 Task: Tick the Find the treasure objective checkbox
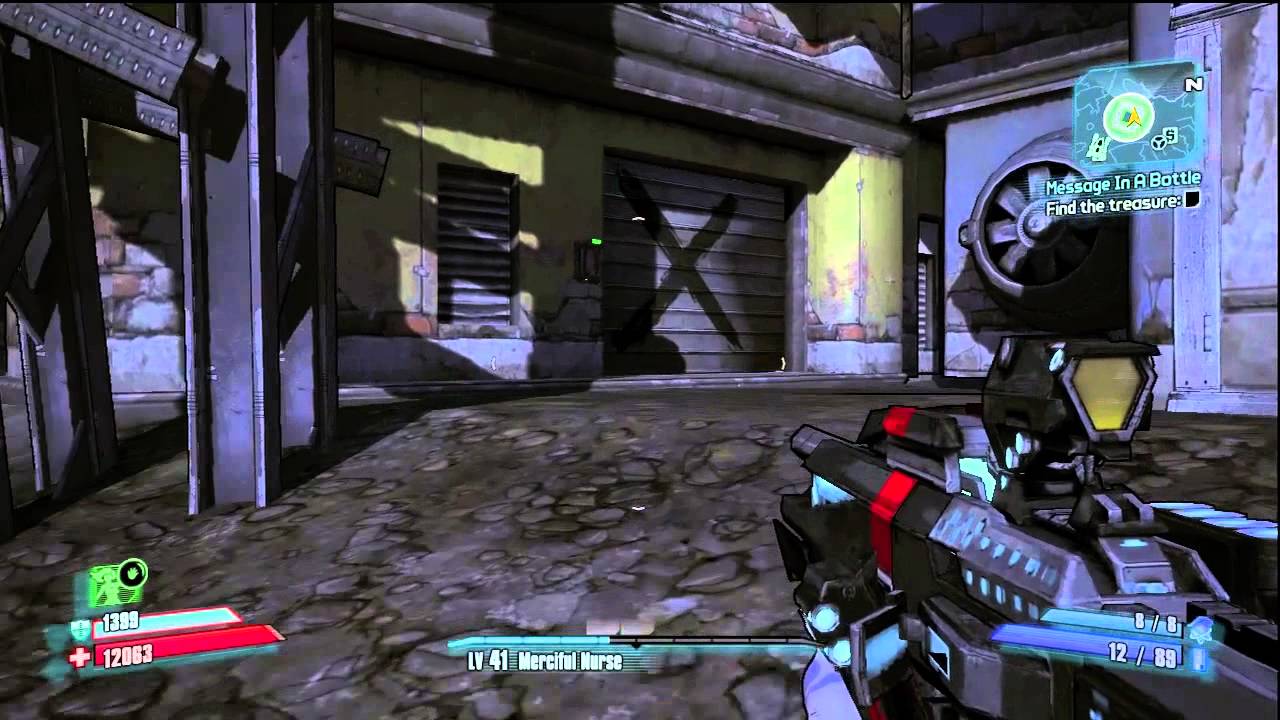pyautogui.click(x=1192, y=202)
